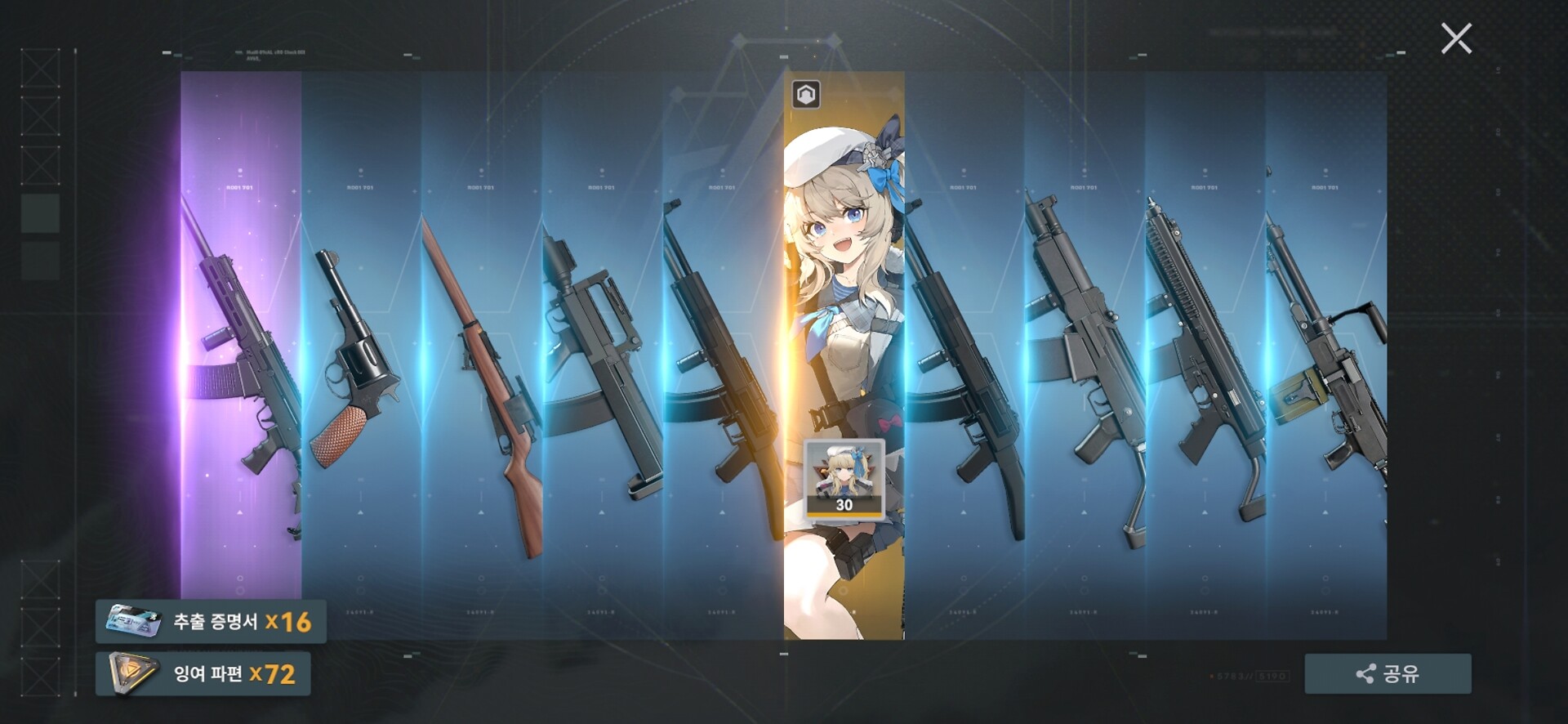This screenshot has height=724, width=1568.
Task: Share the pull results via 공유 button
Action: 1388,673
